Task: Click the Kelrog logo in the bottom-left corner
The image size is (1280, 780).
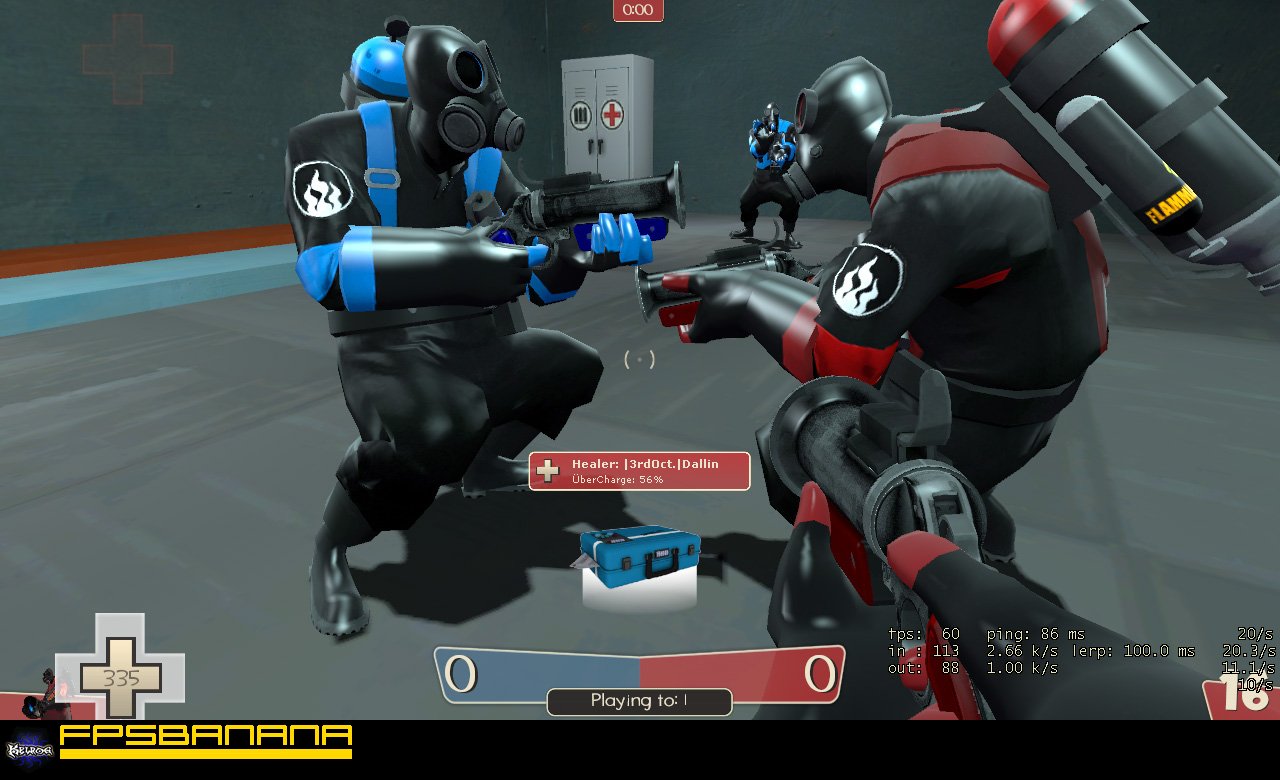Action: pos(30,748)
